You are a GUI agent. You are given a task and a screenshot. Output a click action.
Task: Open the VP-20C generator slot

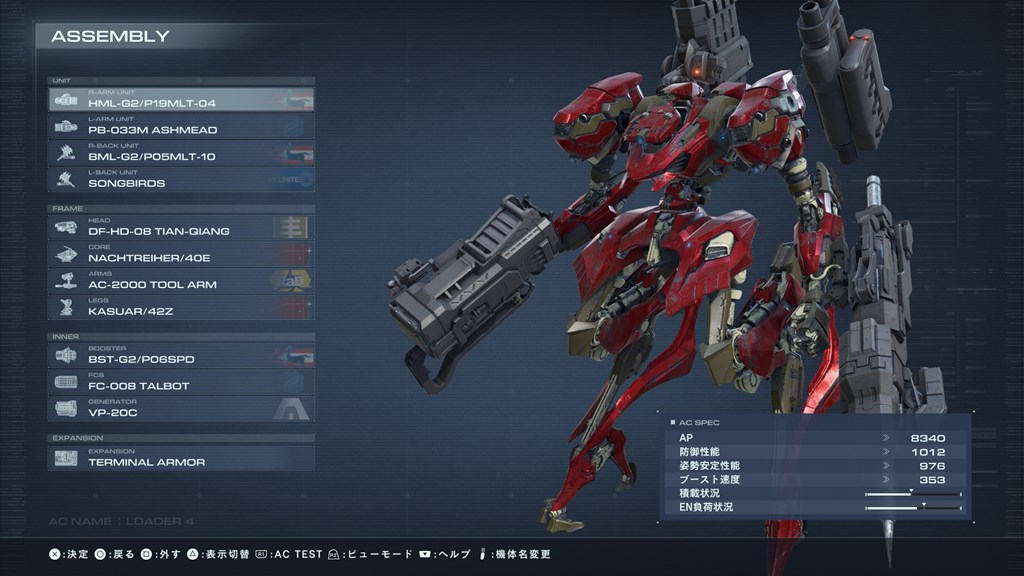181,409
